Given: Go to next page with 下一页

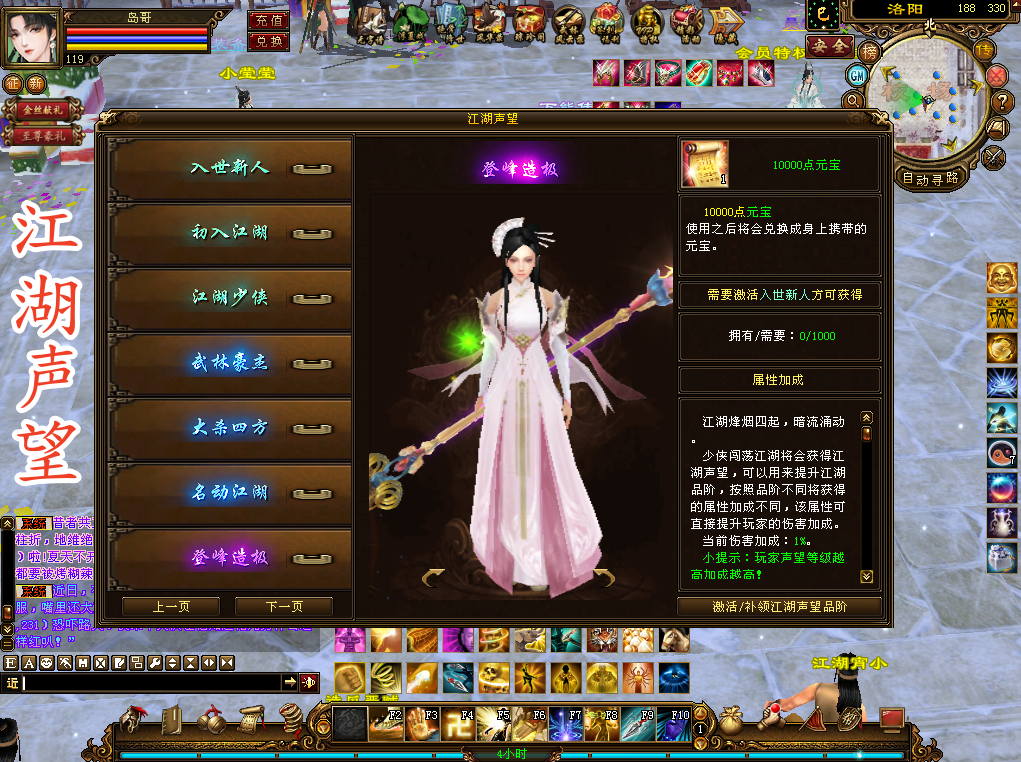Looking at the screenshot, I should tap(284, 606).
